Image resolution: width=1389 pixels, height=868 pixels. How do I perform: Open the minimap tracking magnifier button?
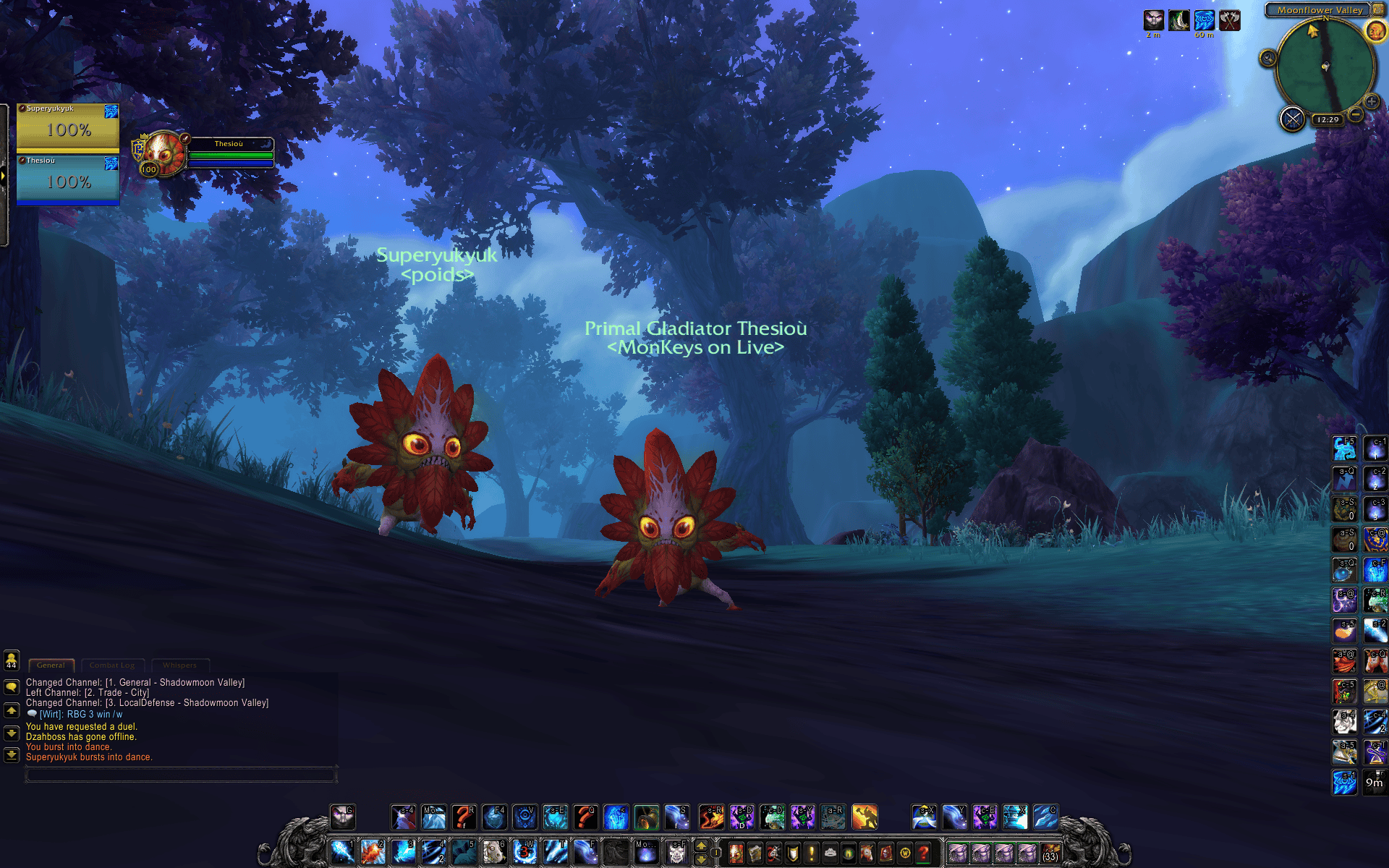pyautogui.click(x=1267, y=58)
